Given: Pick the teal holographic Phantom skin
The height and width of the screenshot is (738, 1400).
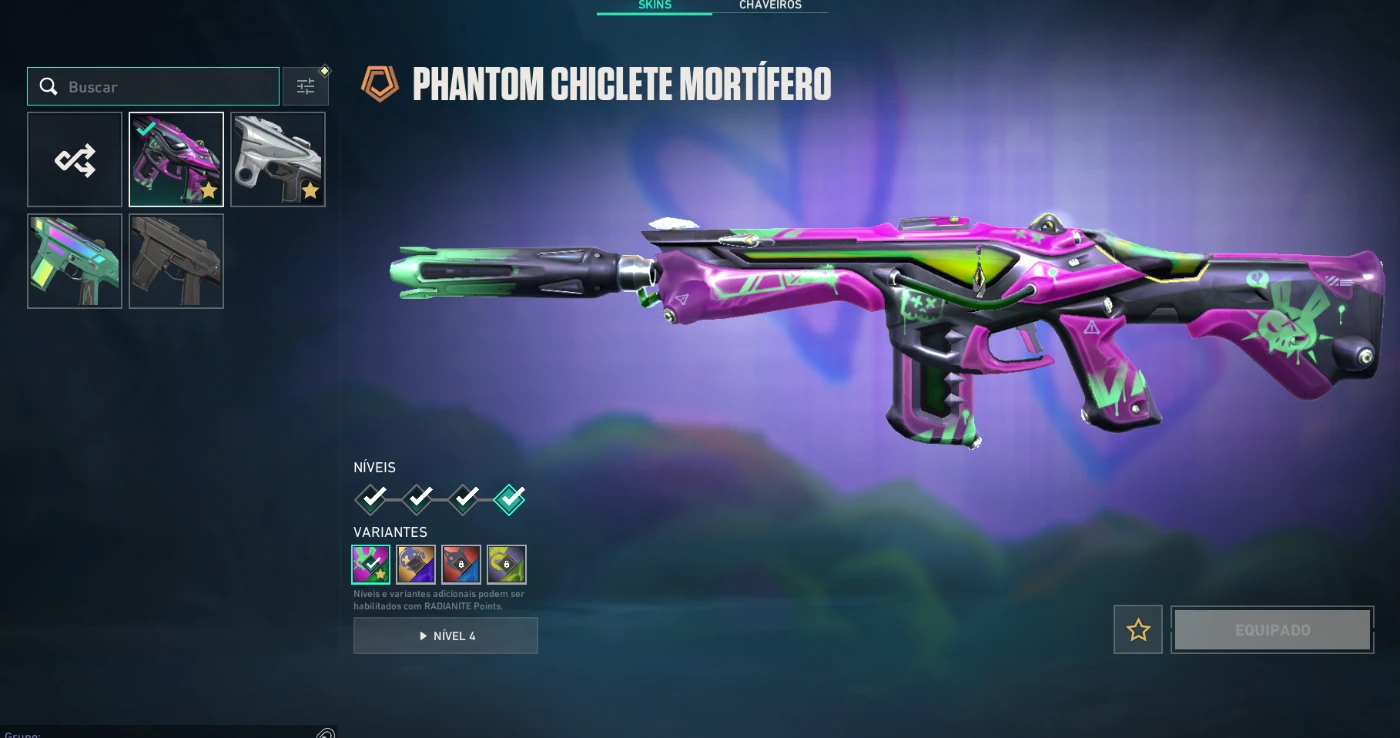Looking at the screenshot, I should point(75,261).
